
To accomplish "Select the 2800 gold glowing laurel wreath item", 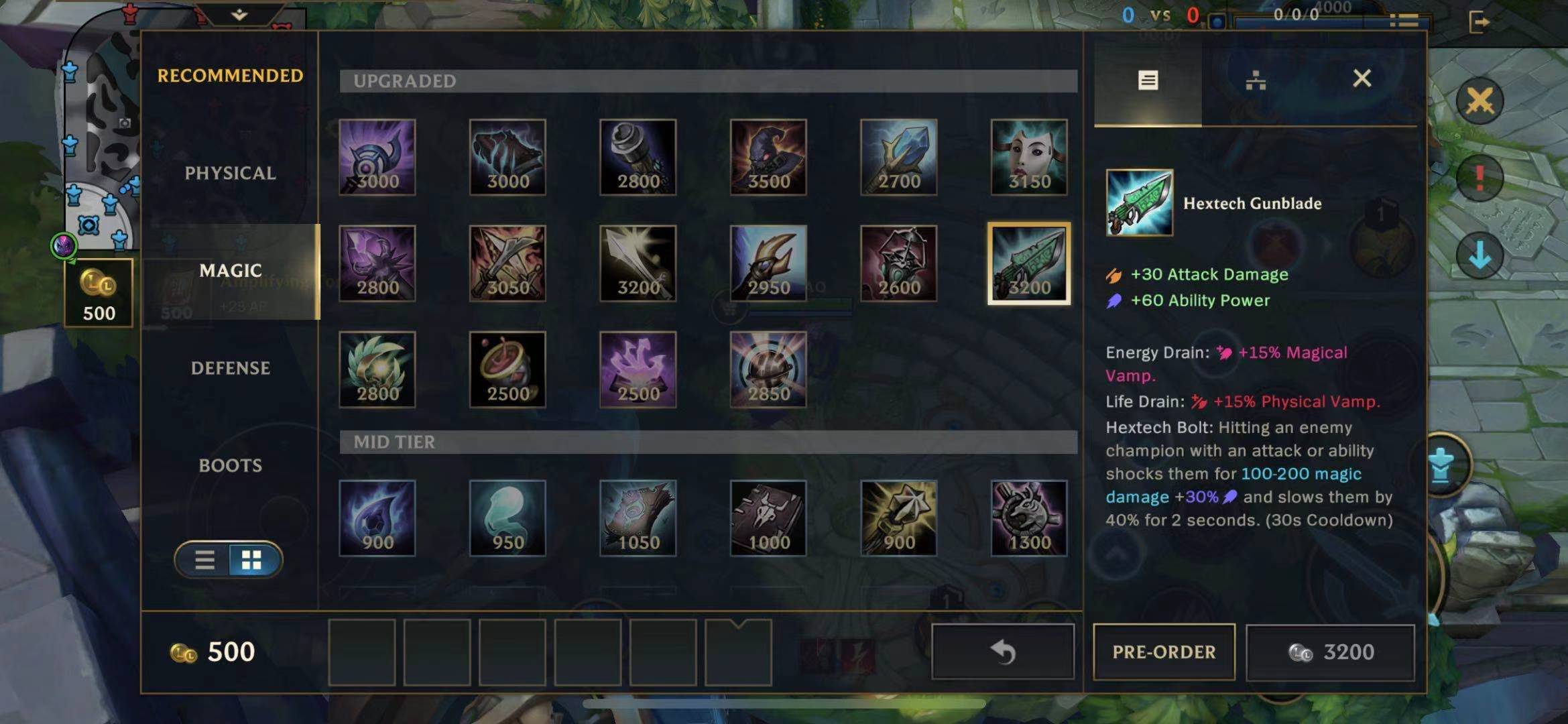I will [377, 369].
